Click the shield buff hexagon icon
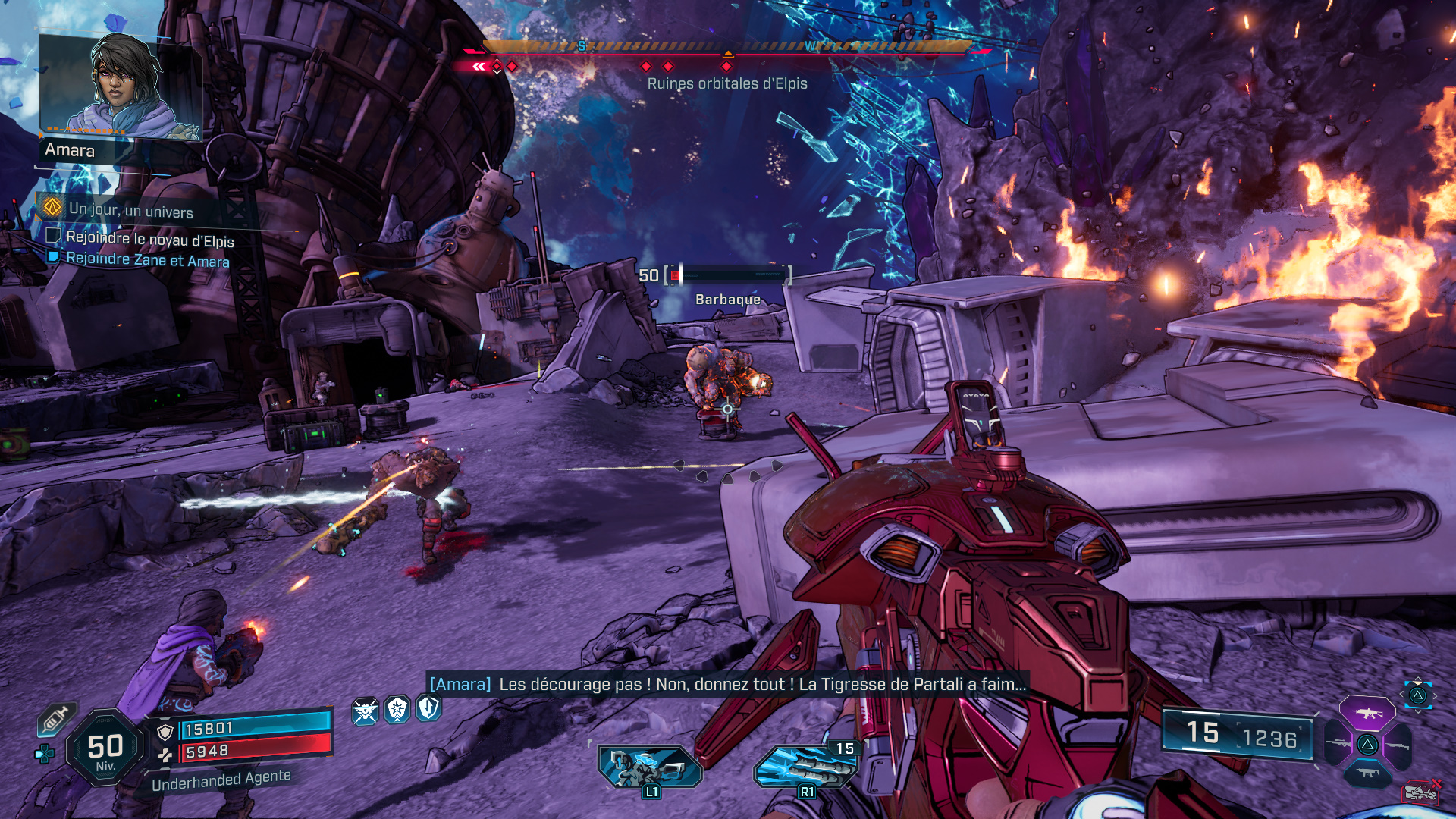This screenshot has width=1456, height=819. tap(428, 708)
